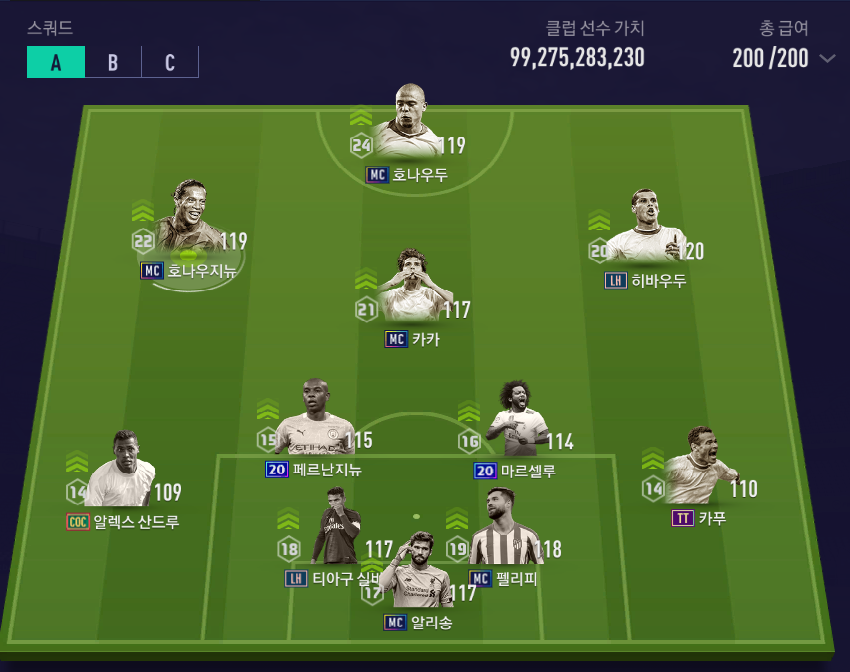Expand the total wage 200/200 dropdown
The height and width of the screenshot is (672, 850).
827,58
